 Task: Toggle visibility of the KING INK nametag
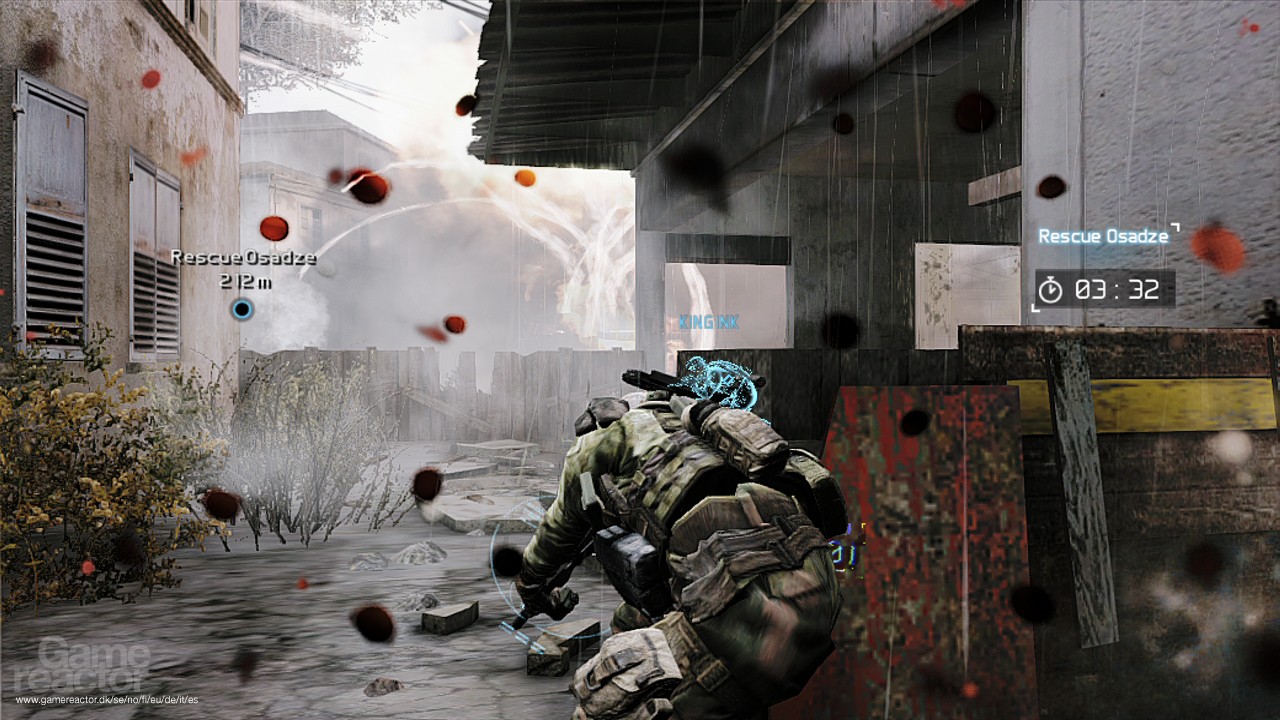pos(710,321)
